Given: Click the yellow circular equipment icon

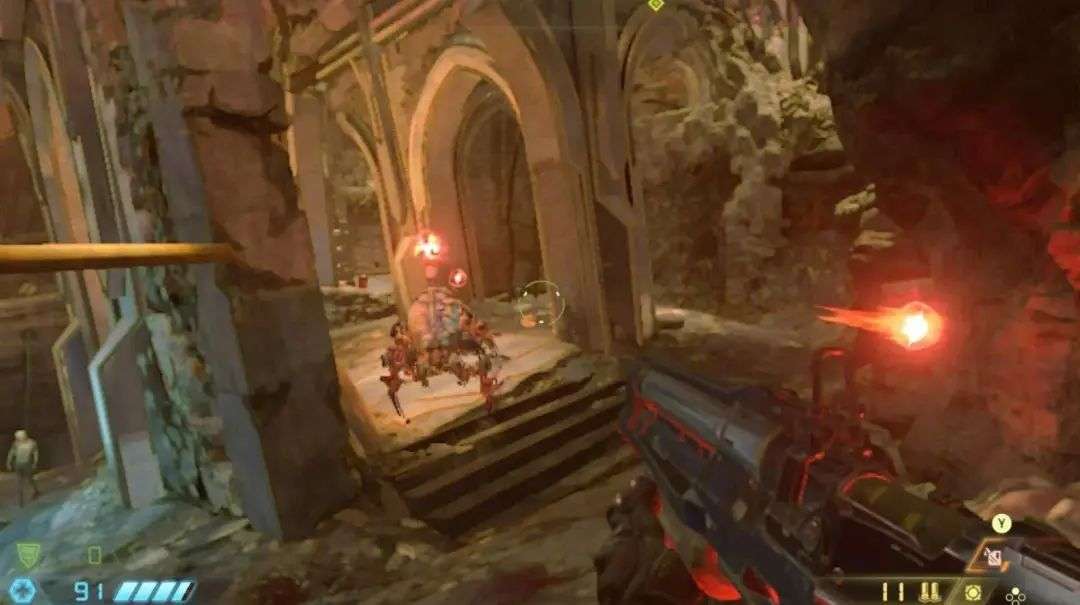Looking at the screenshot, I should pyautogui.click(x=973, y=592).
